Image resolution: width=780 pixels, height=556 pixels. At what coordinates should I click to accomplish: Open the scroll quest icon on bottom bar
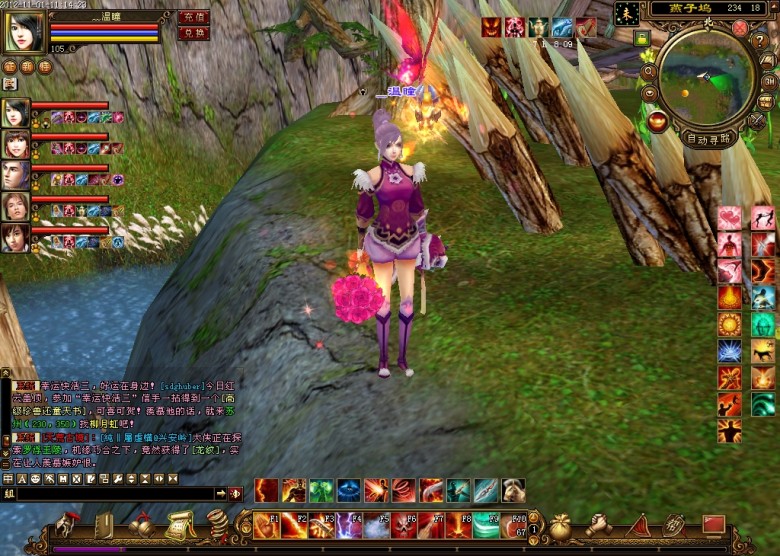pyautogui.click(x=179, y=524)
